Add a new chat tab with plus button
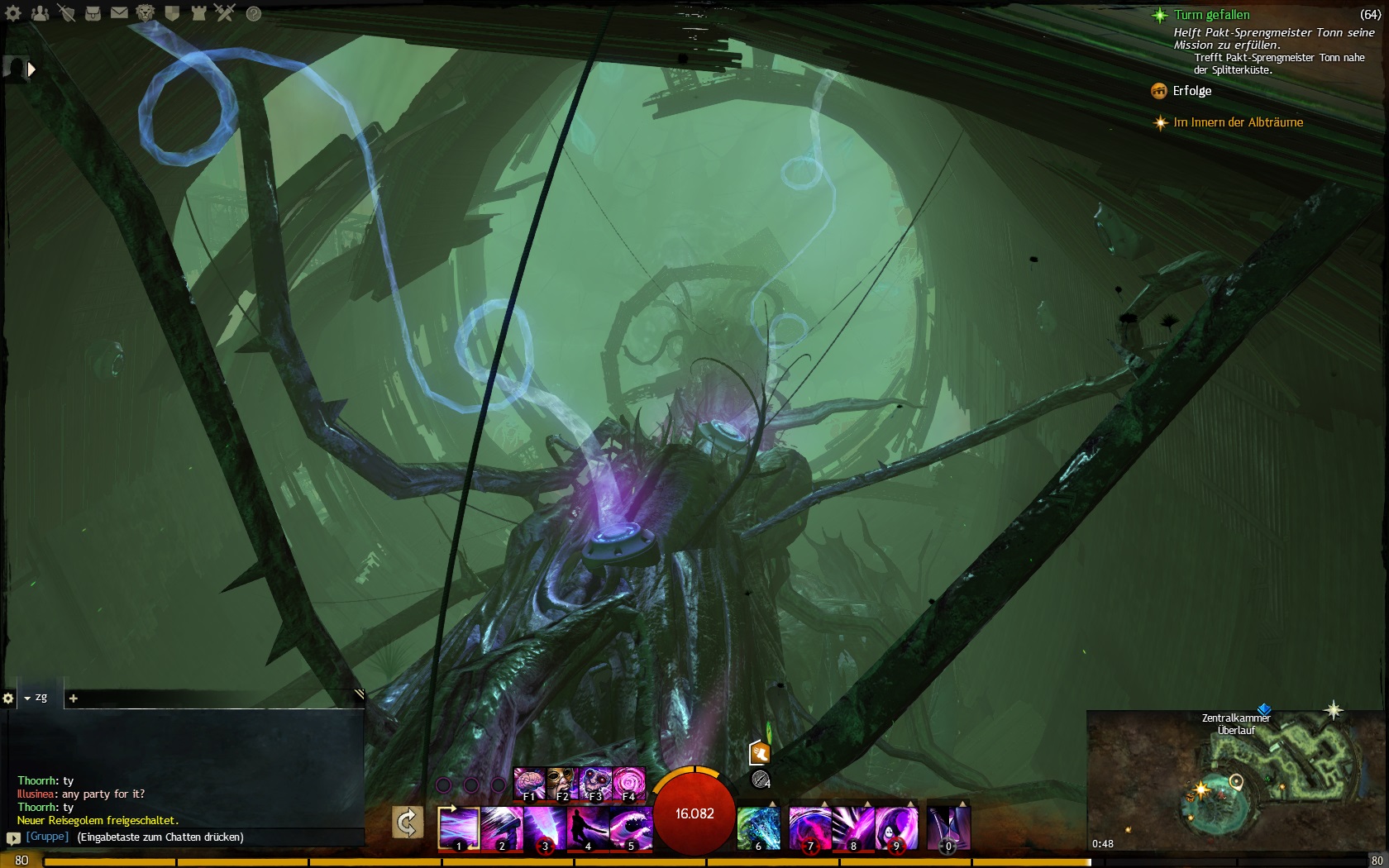This screenshot has width=1389, height=868. point(73,699)
